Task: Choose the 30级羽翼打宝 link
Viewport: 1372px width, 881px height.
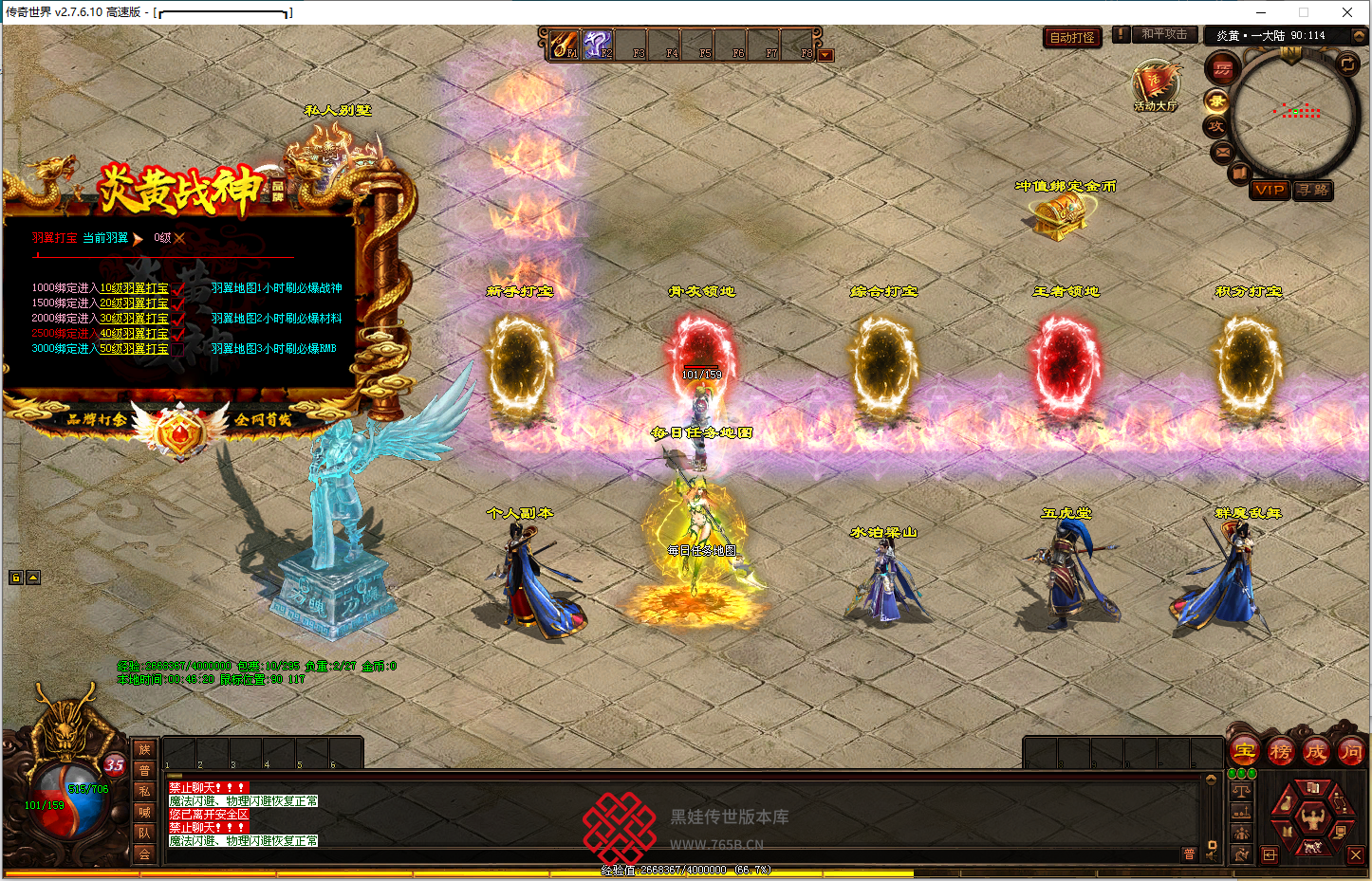Action: click(134, 319)
